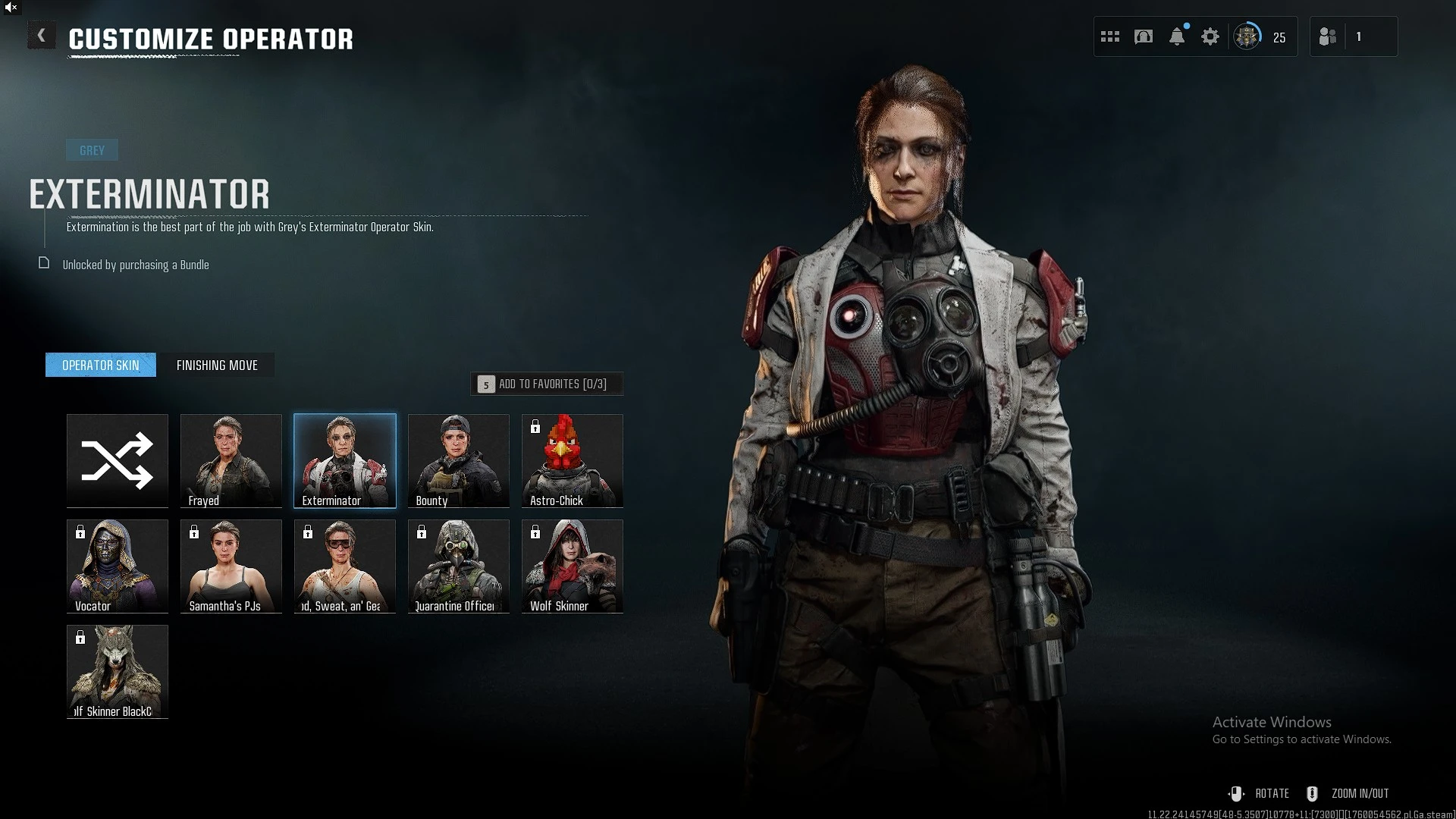
Task: Select the Frayed operator skin
Action: click(x=231, y=460)
